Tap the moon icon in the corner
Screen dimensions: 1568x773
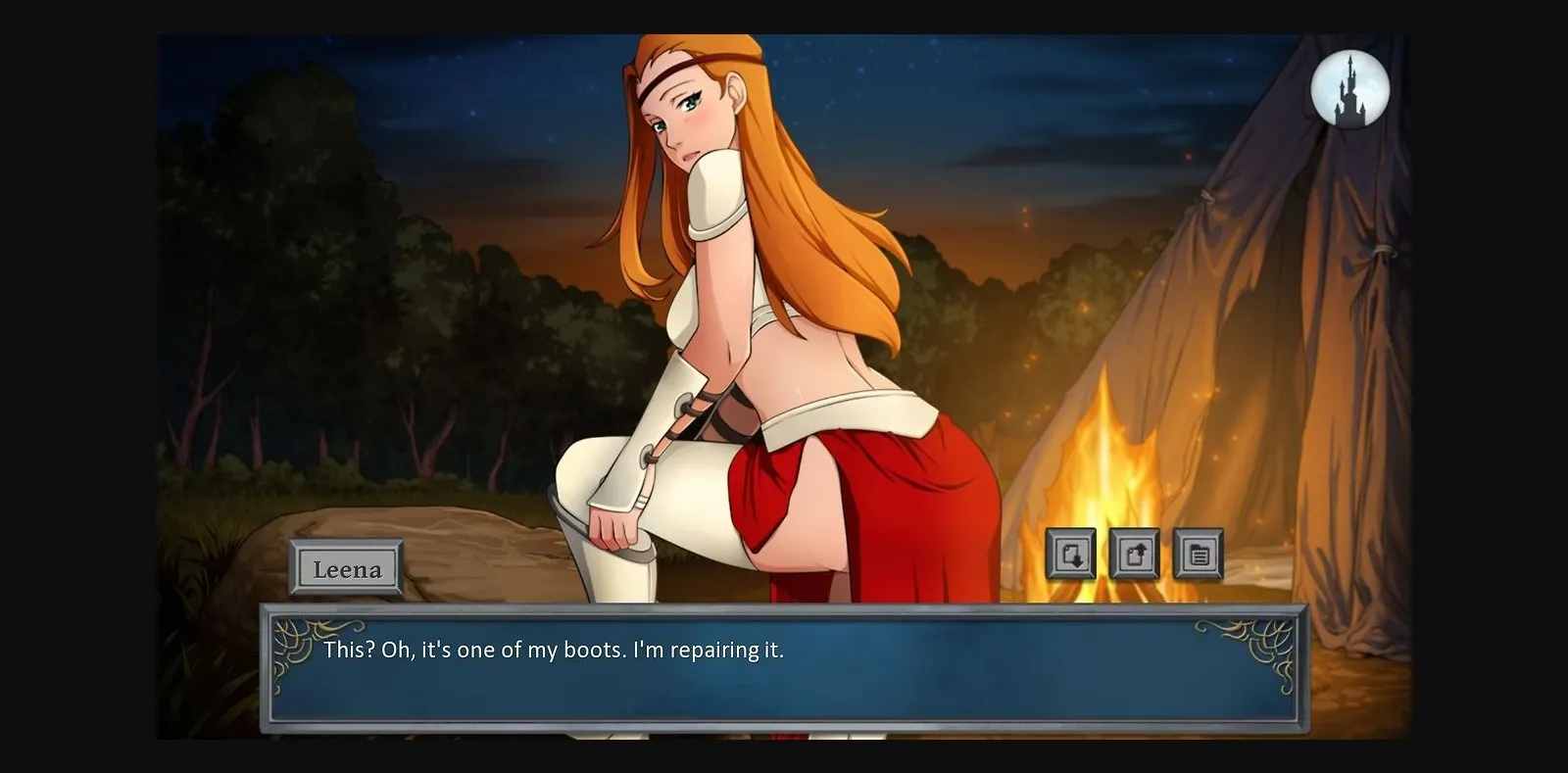click(x=1349, y=90)
